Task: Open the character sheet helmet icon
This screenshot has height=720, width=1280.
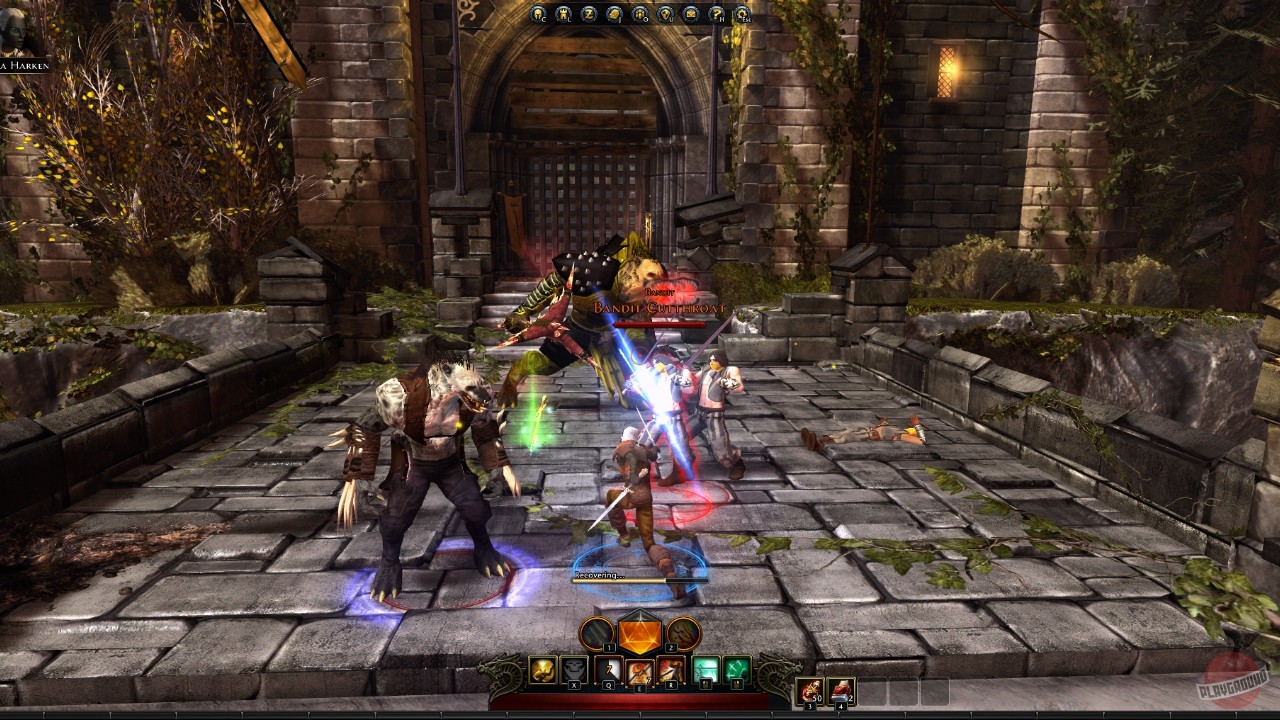Action: point(537,15)
